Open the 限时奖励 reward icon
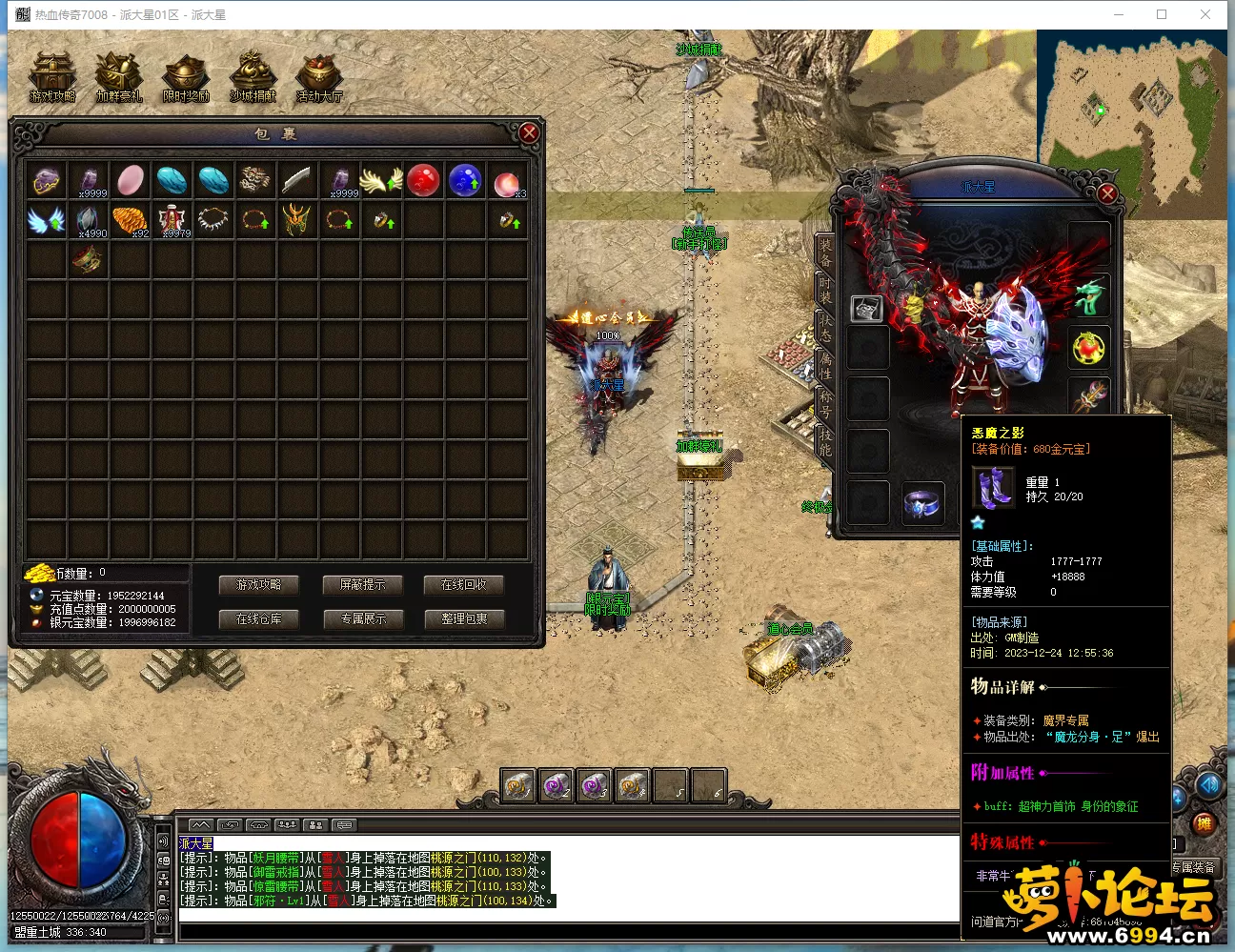Screen dimensions: 1235x952 tap(186, 76)
